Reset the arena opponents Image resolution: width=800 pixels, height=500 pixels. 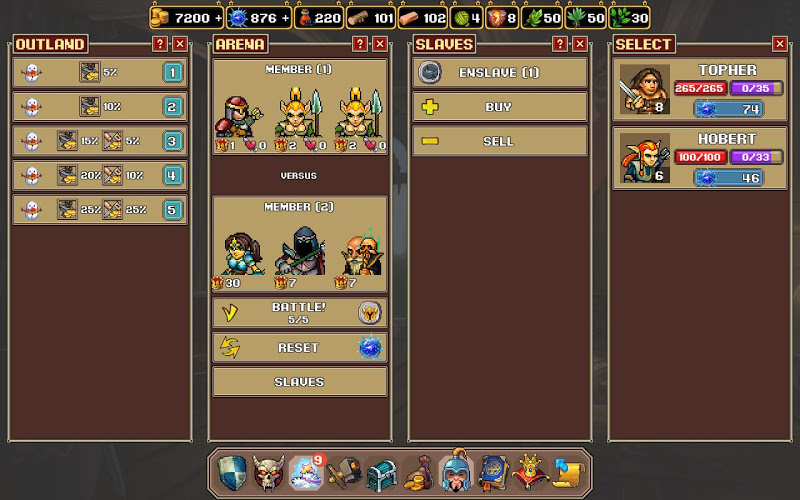pos(299,347)
